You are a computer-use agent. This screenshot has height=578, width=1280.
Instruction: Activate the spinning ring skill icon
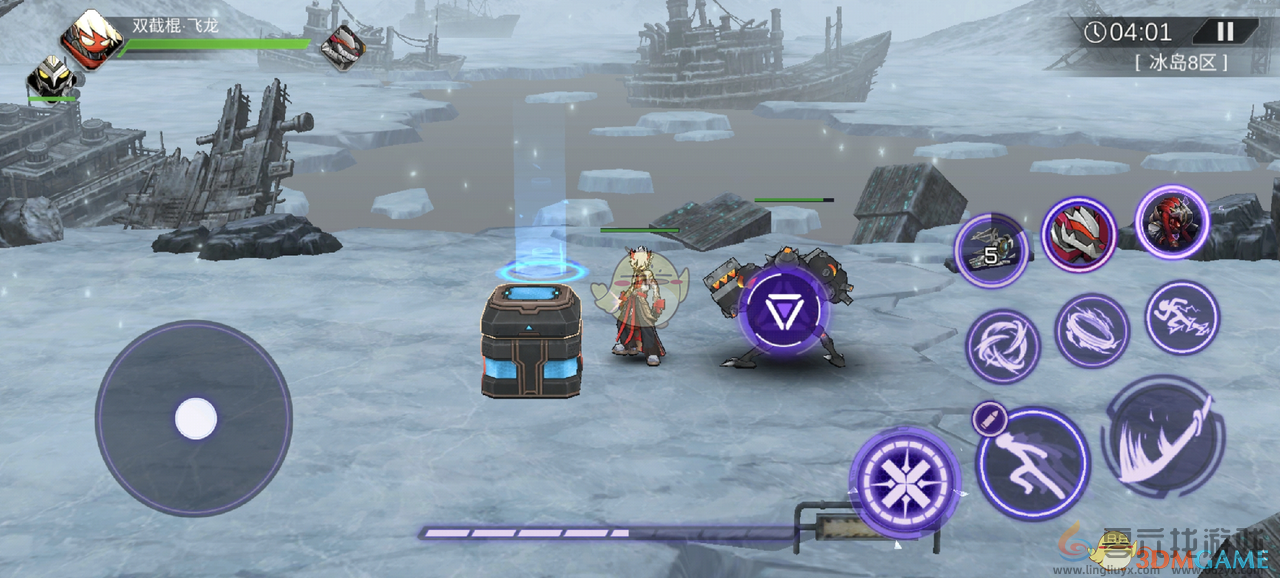pyautogui.click(x=1092, y=331)
